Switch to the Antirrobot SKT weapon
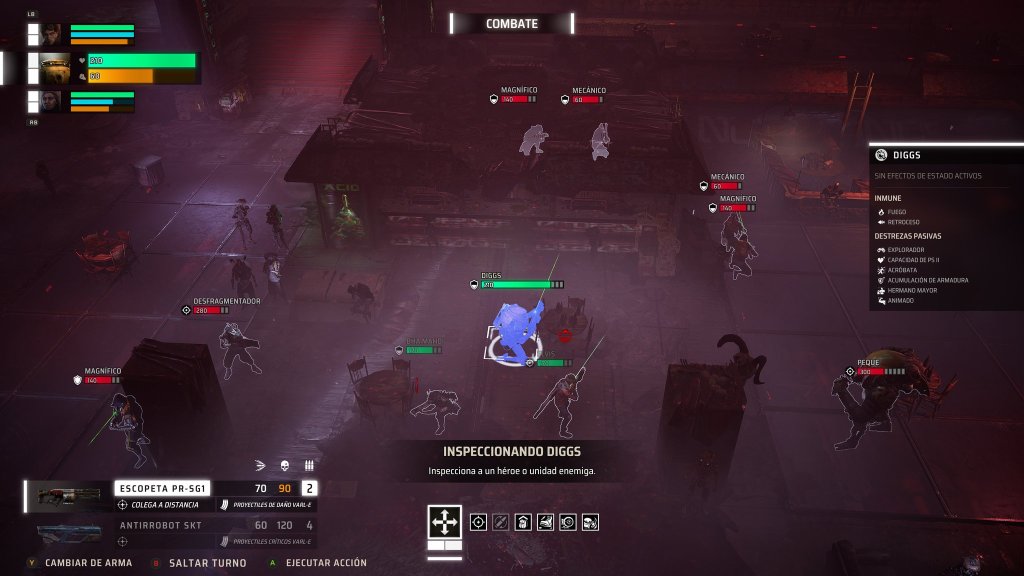This screenshot has height=576, width=1024. (160, 525)
